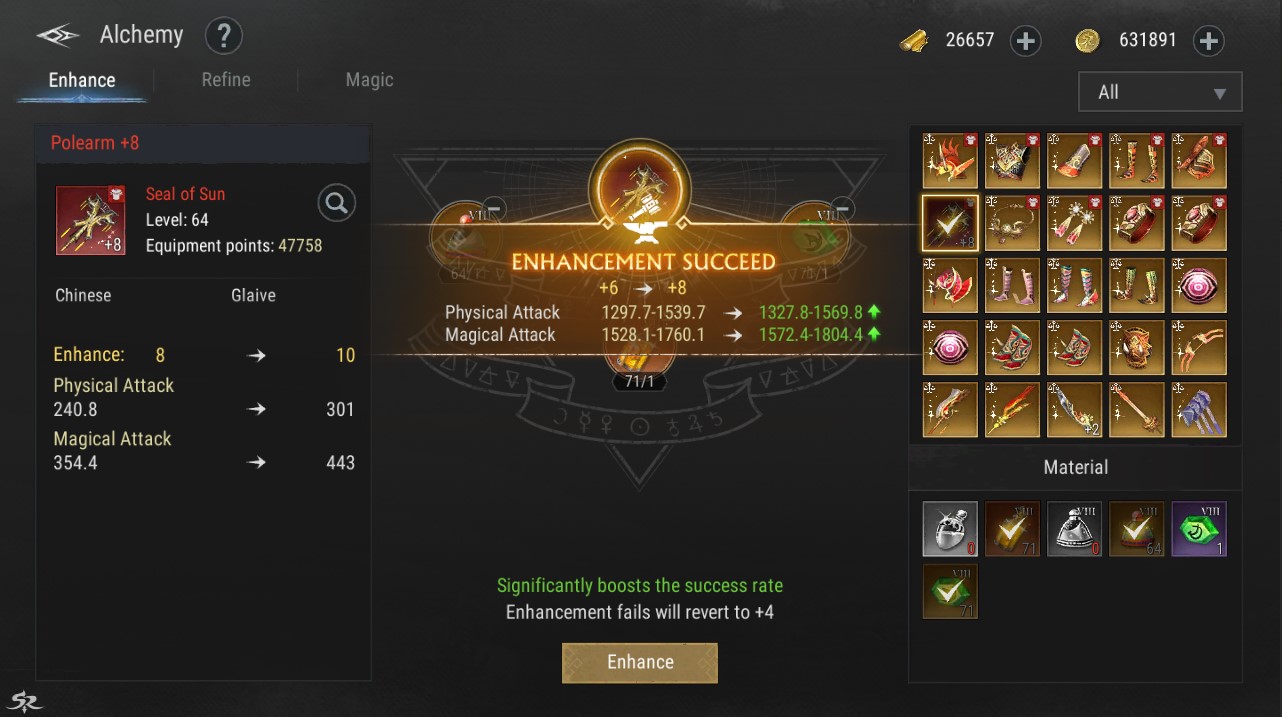Choose the round silver flask material
The image size is (1282, 717).
[949, 529]
